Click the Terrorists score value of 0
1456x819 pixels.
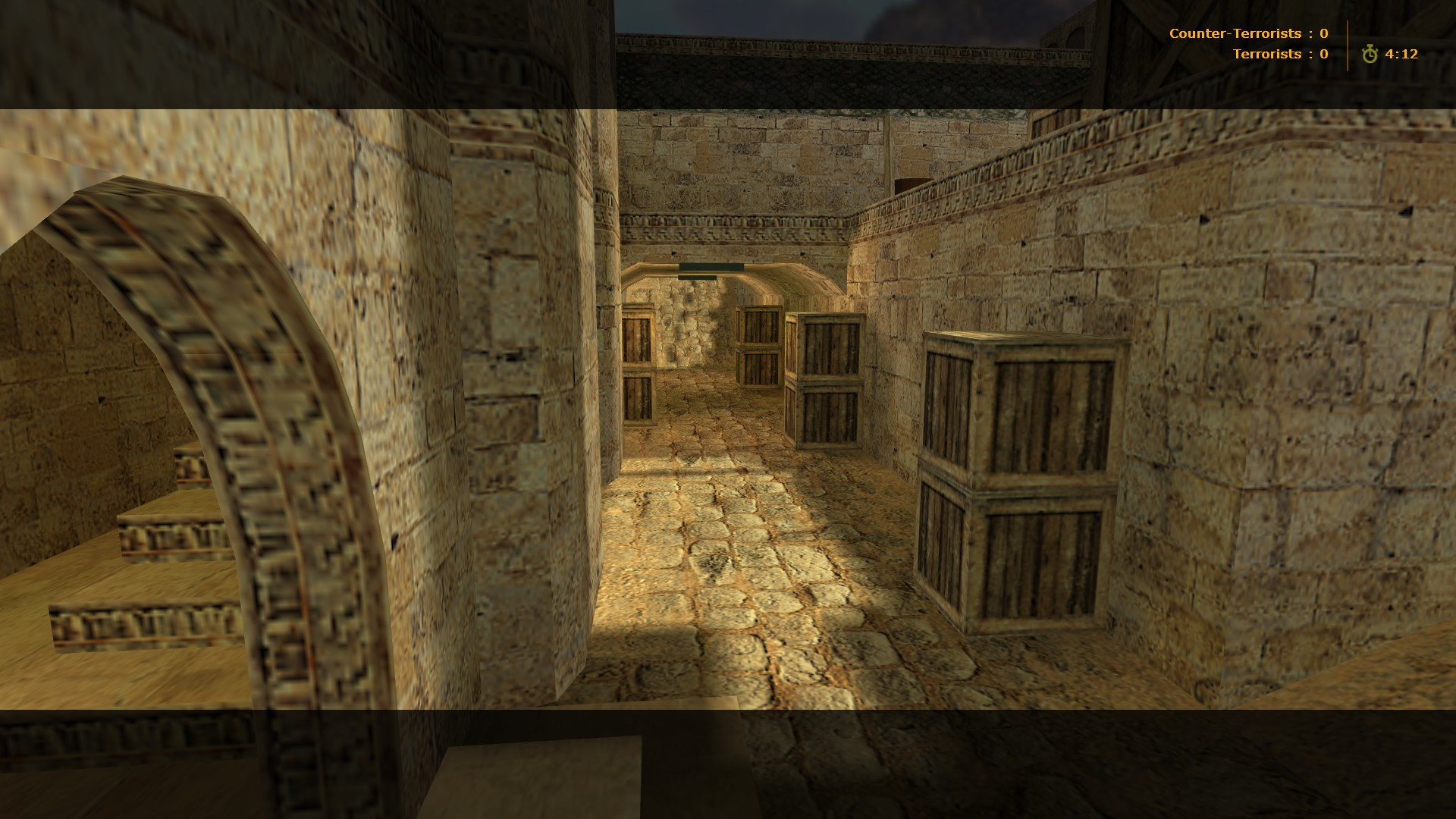tap(1323, 53)
